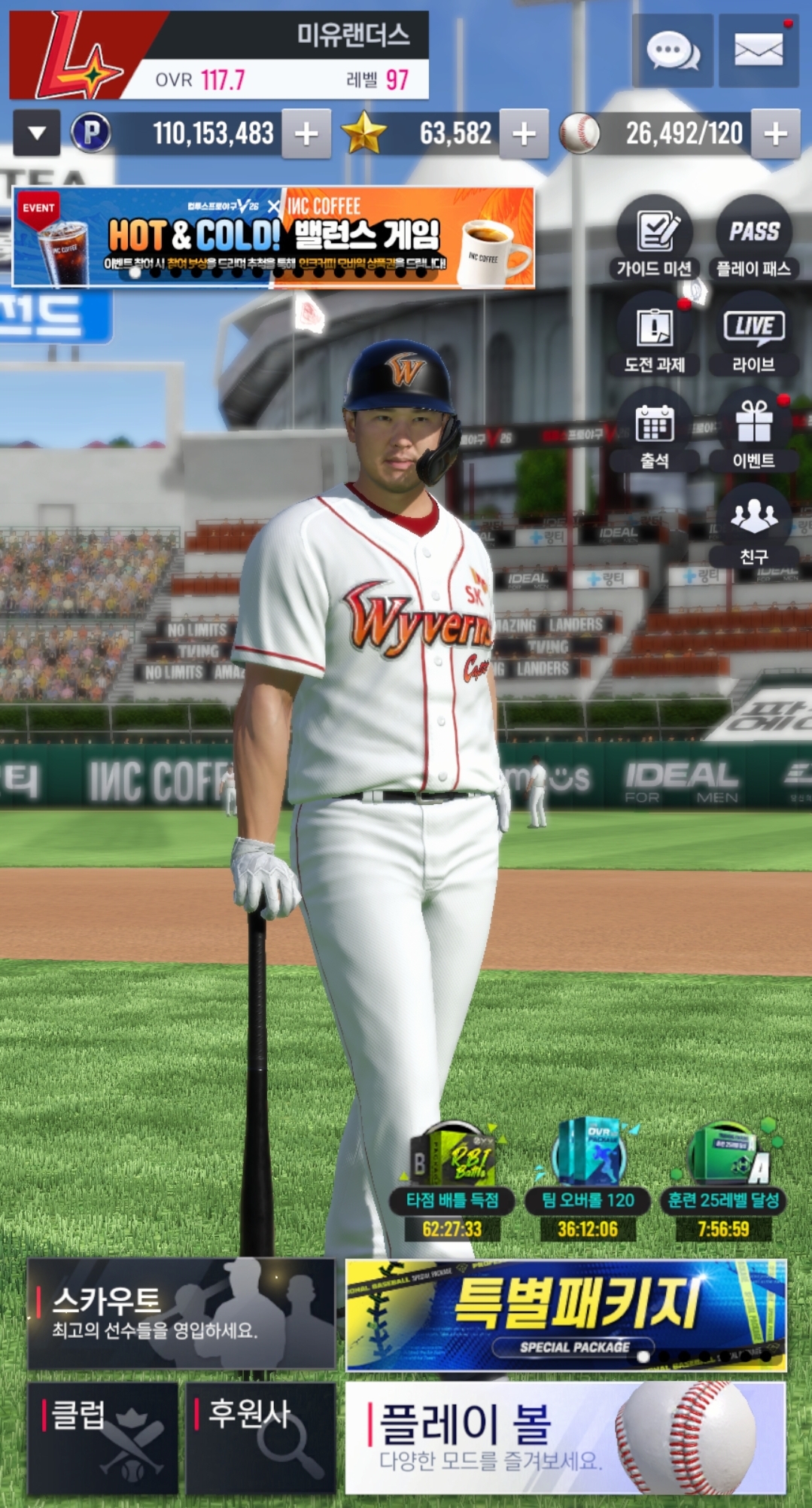The image size is (812, 1508).
Task: Add more baseballs with plus button
Action: click(775, 134)
